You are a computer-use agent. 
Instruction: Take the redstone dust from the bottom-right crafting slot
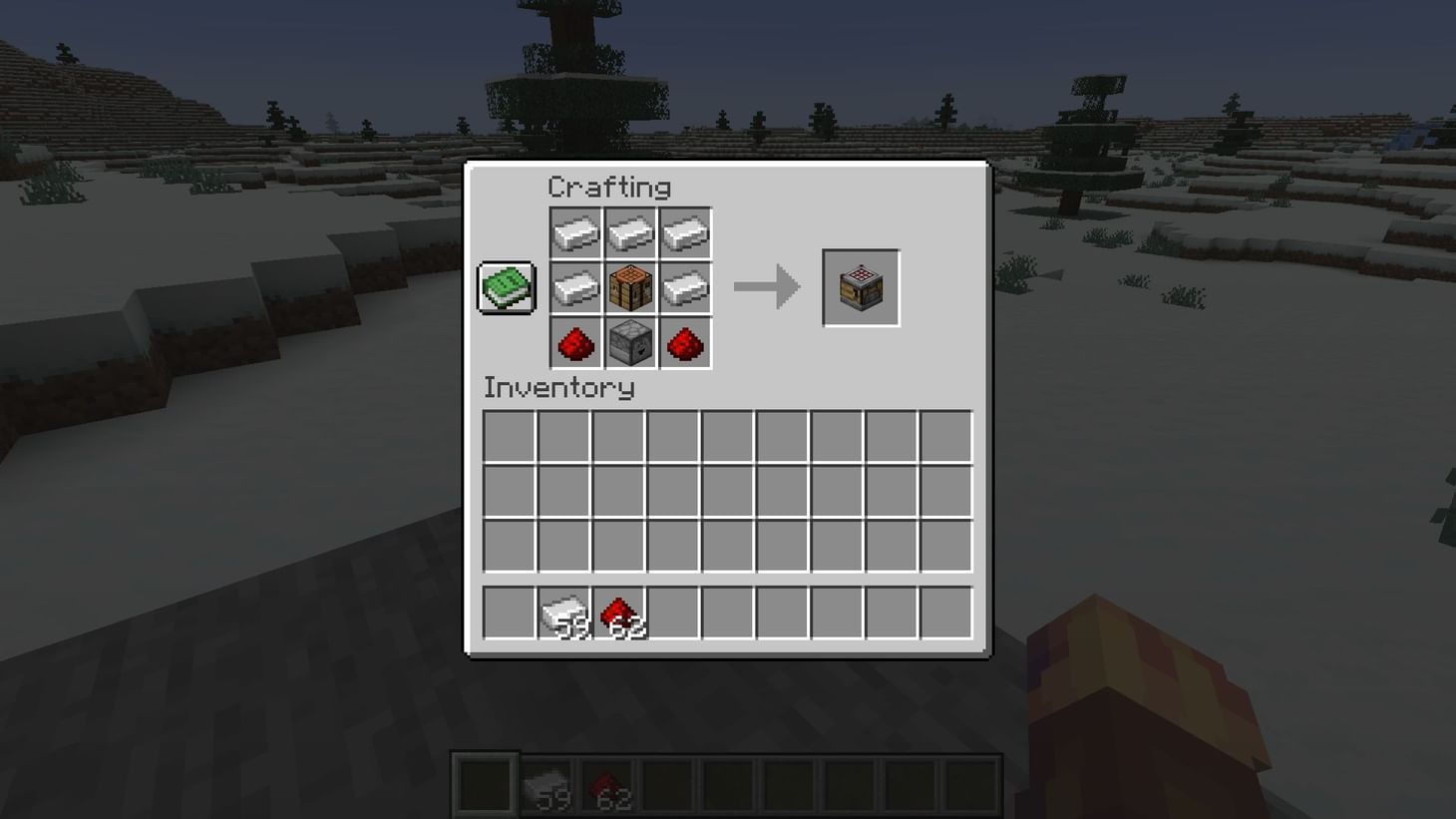coord(685,343)
